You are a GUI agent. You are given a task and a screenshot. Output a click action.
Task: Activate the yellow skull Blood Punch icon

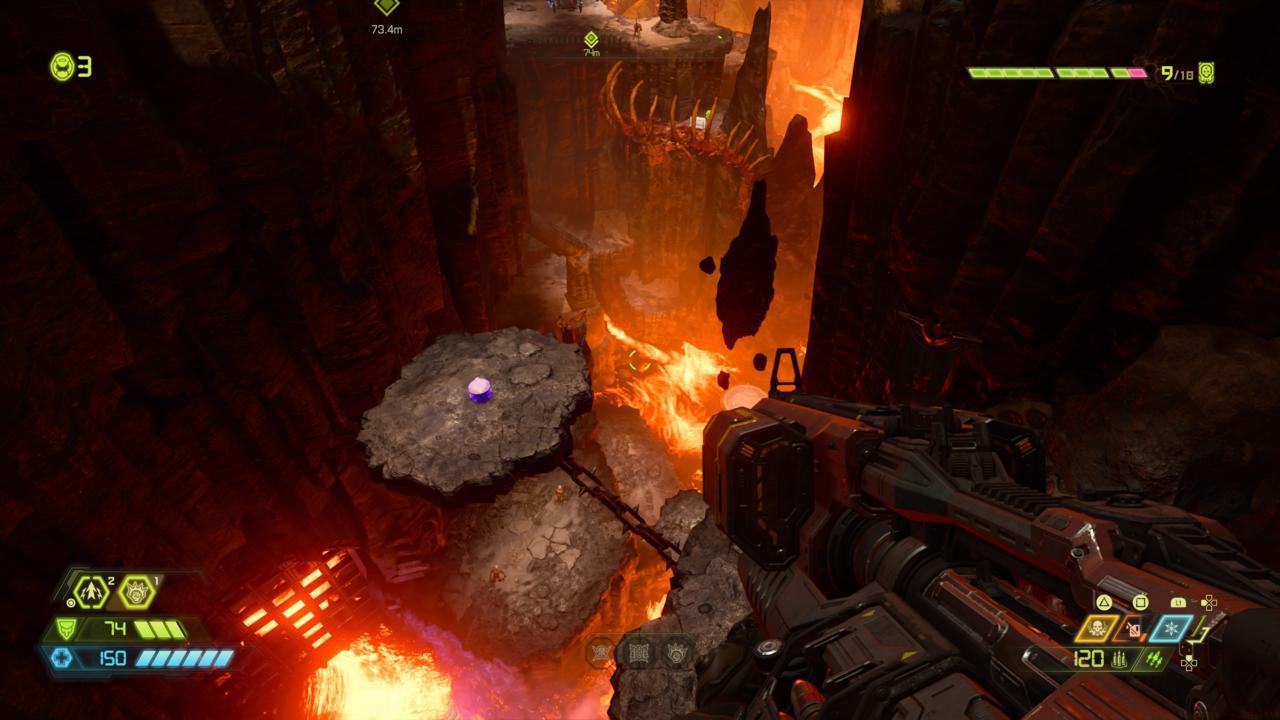[1097, 629]
